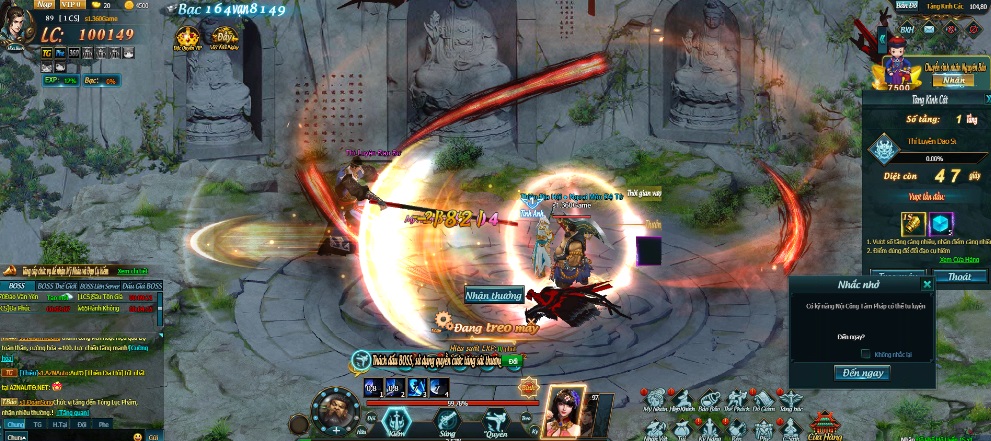Image resolution: width=991 pixels, height=441 pixels.
Task: Switch to the Chung chat channel tab
Action: (x=14, y=423)
